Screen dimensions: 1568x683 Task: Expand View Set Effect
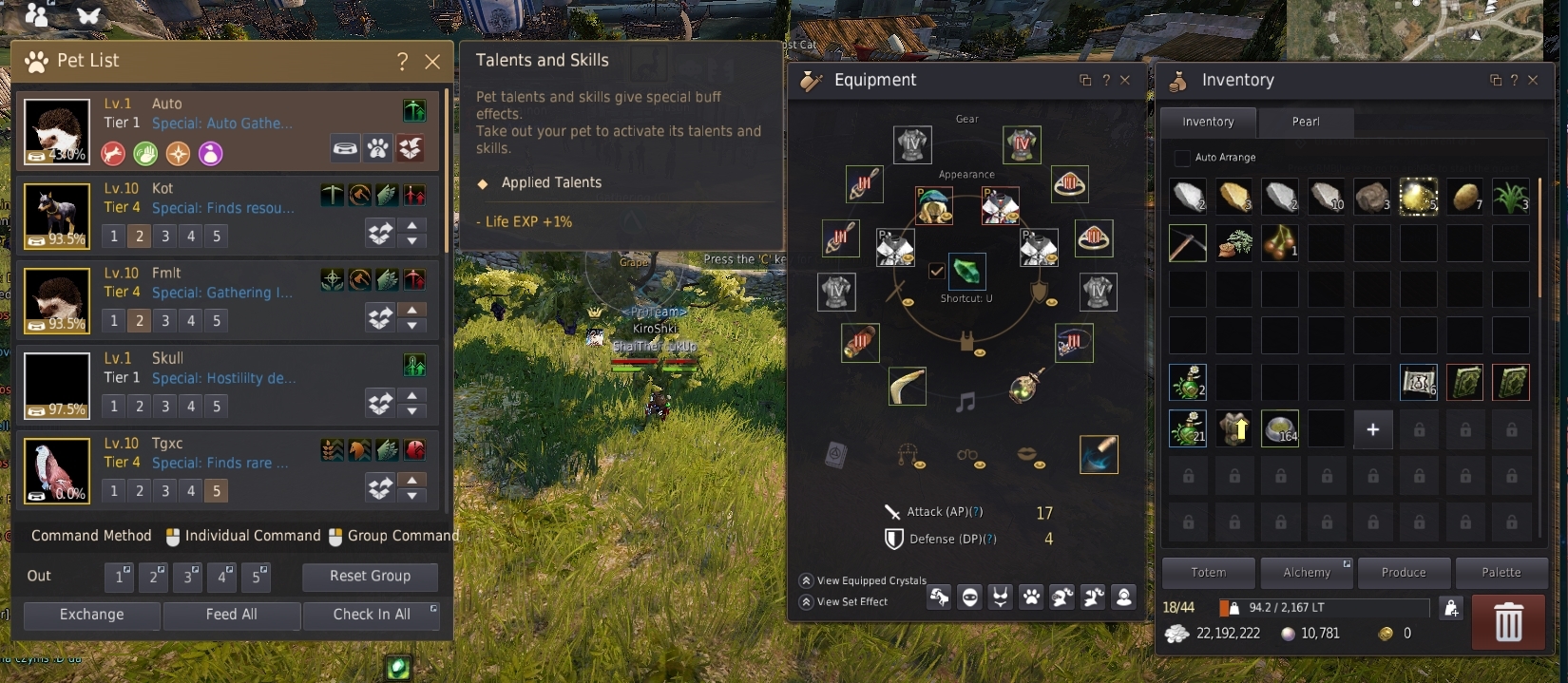[x=806, y=601]
